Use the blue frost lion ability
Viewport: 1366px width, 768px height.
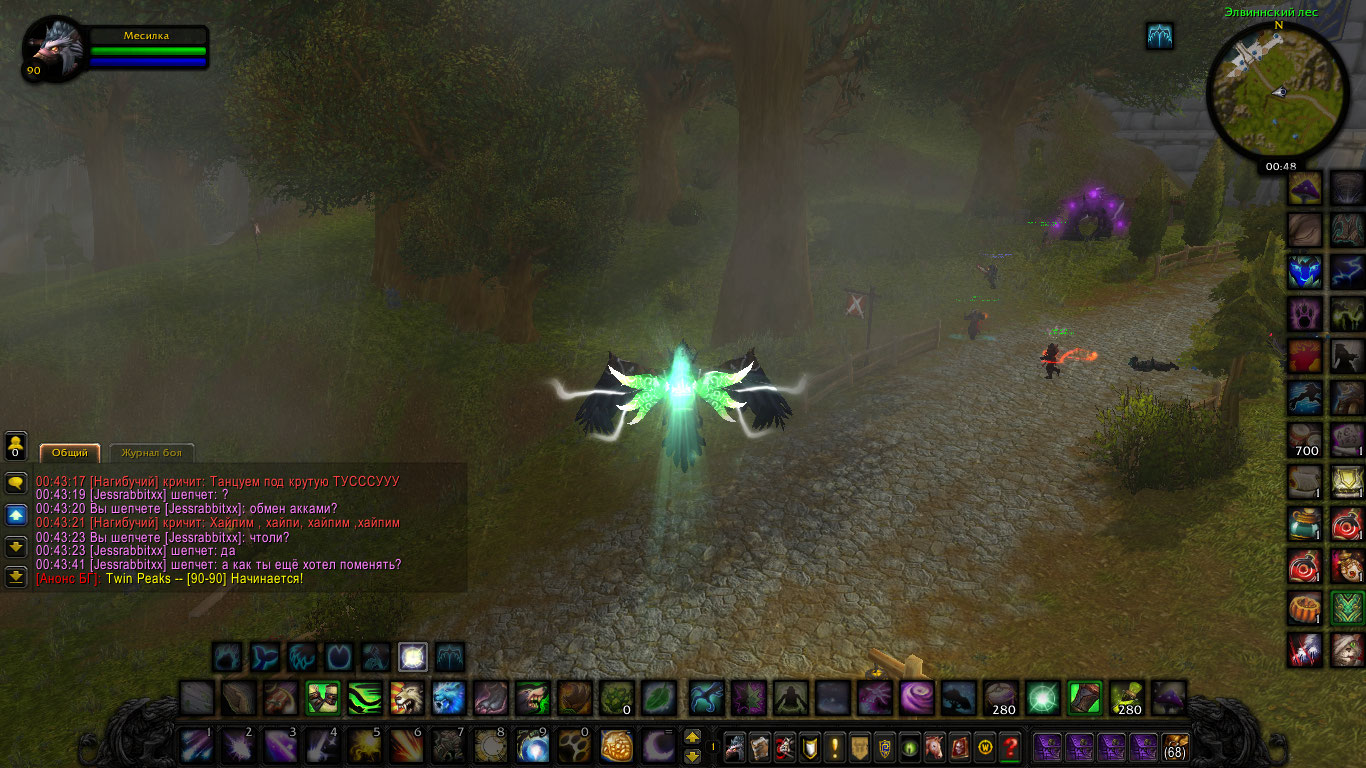(448, 697)
